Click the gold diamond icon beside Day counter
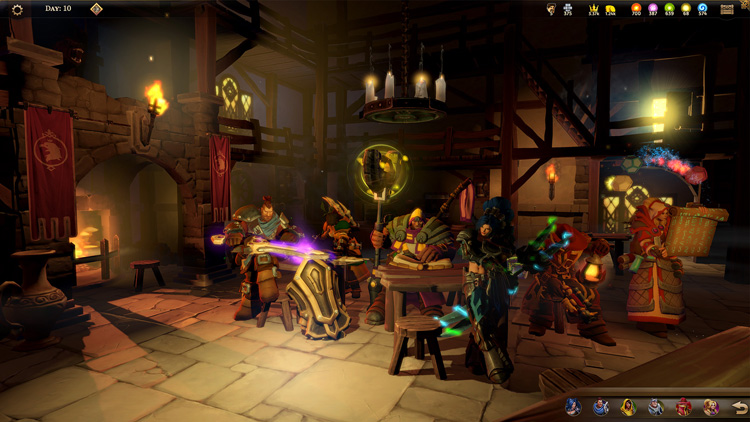 click(x=96, y=9)
